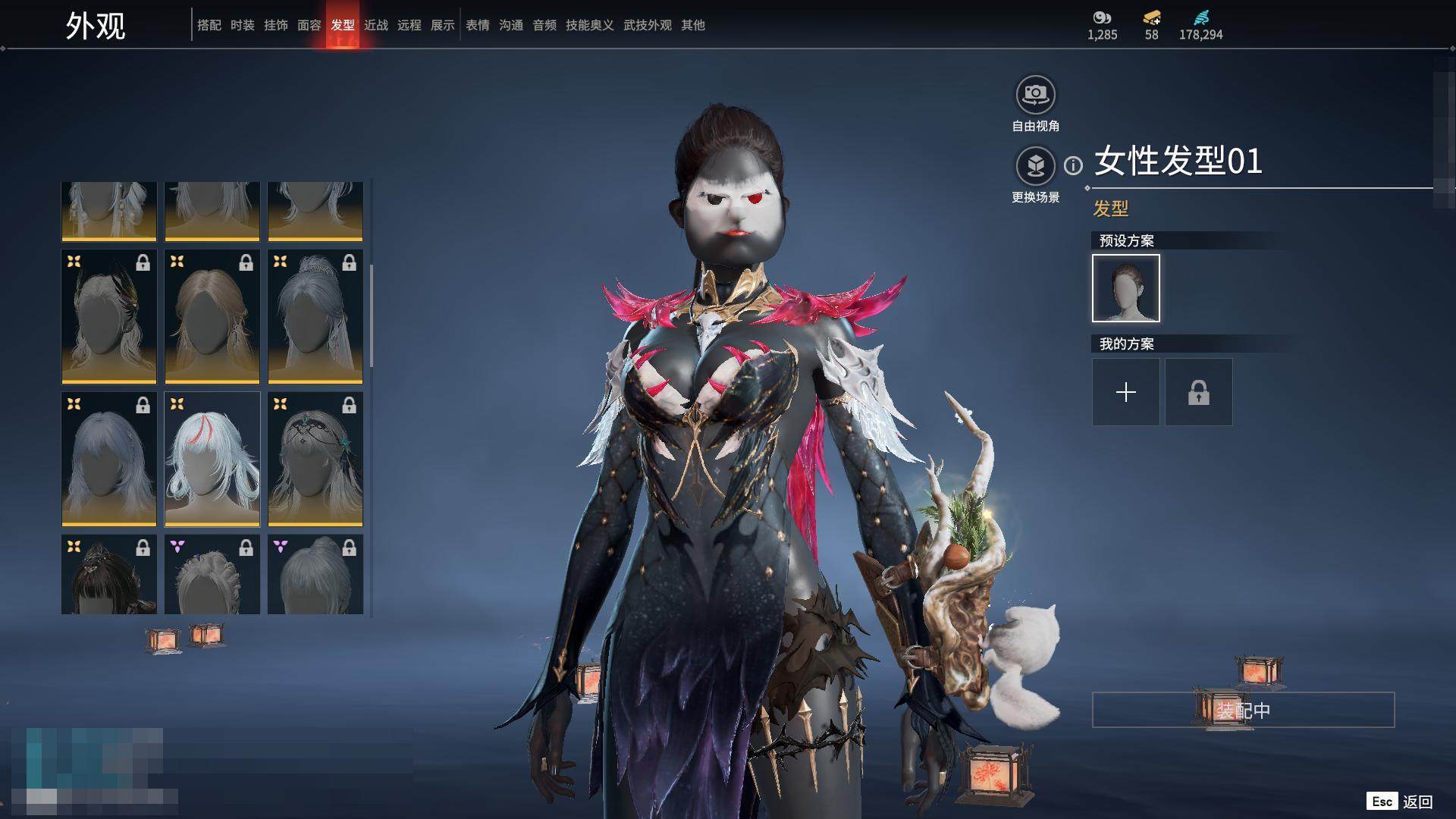
Task: Pick the dark brown hairstyle with bangs
Action: click(109, 575)
